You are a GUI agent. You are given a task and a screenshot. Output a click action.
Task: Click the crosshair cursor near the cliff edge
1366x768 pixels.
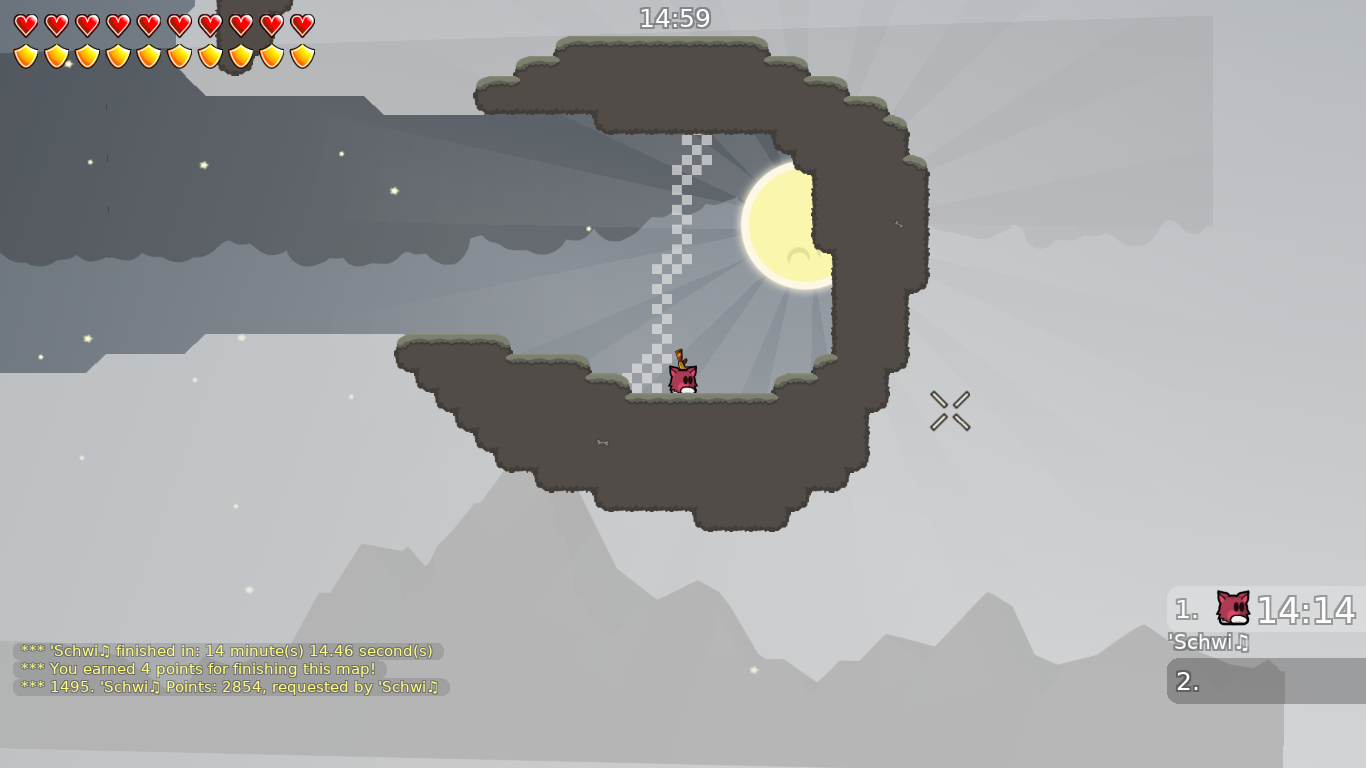tap(950, 410)
